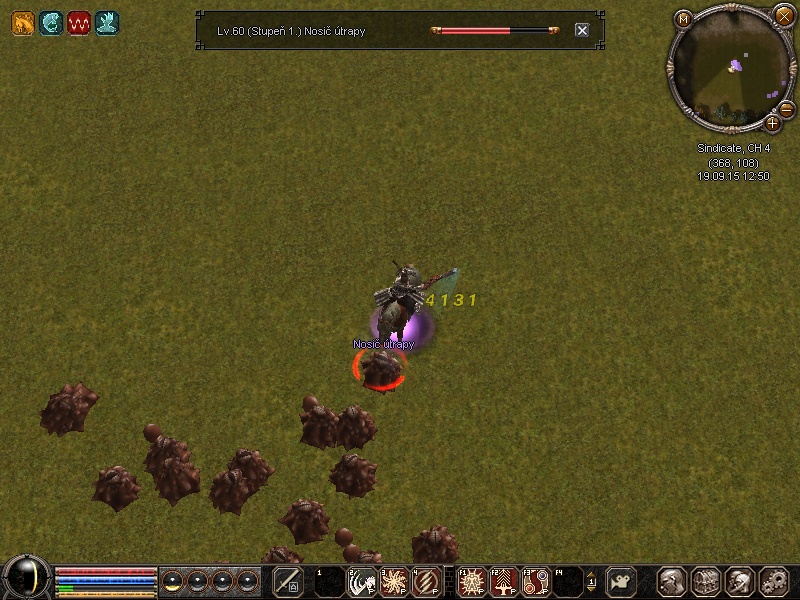Use the F3 quickslot item
This screenshot has width=800, height=600.
click(x=537, y=581)
